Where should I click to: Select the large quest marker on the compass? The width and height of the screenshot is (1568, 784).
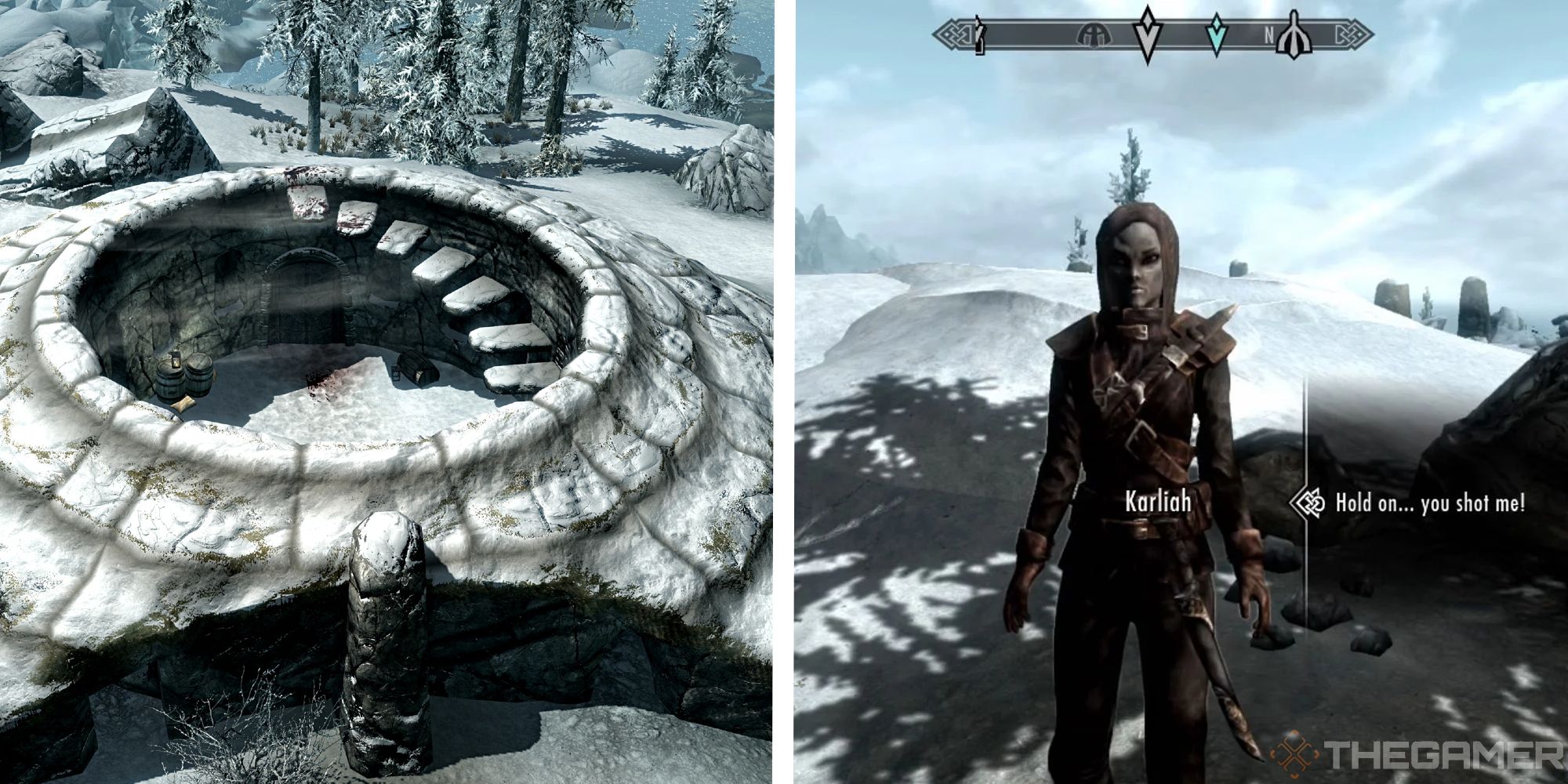click(1147, 31)
